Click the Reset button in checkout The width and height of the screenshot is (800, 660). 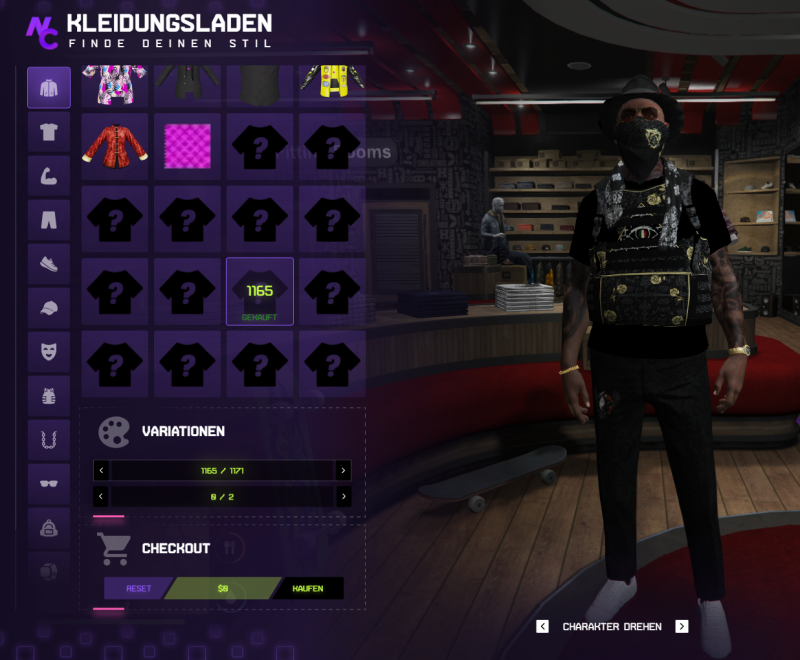tap(138, 588)
